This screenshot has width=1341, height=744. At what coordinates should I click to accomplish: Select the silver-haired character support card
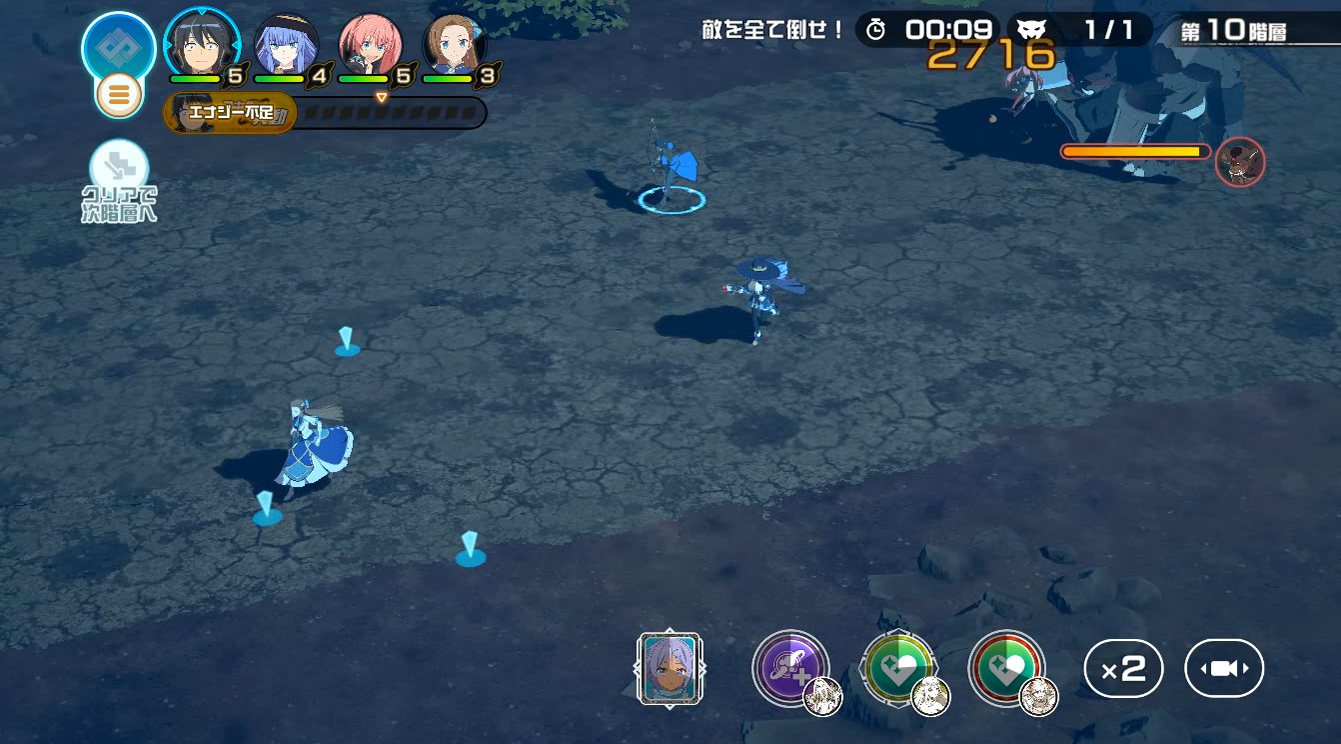click(670, 669)
